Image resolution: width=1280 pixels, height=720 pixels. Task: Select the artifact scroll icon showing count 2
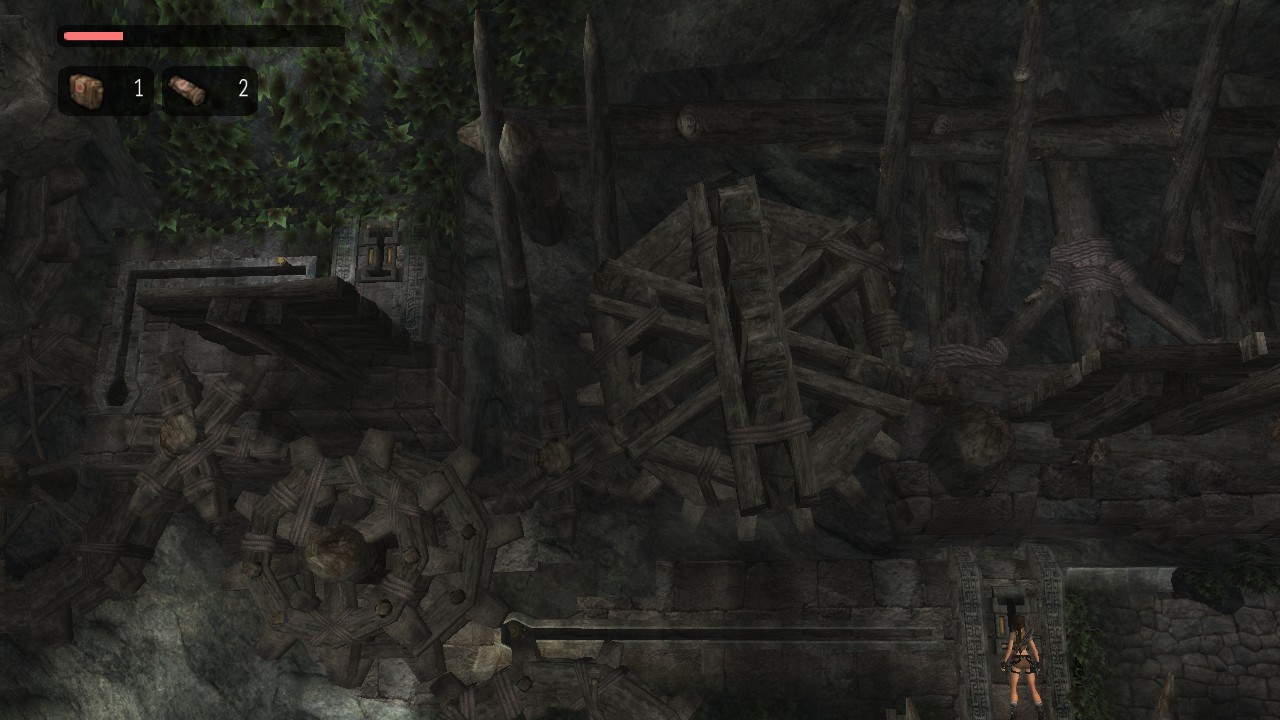click(x=186, y=89)
